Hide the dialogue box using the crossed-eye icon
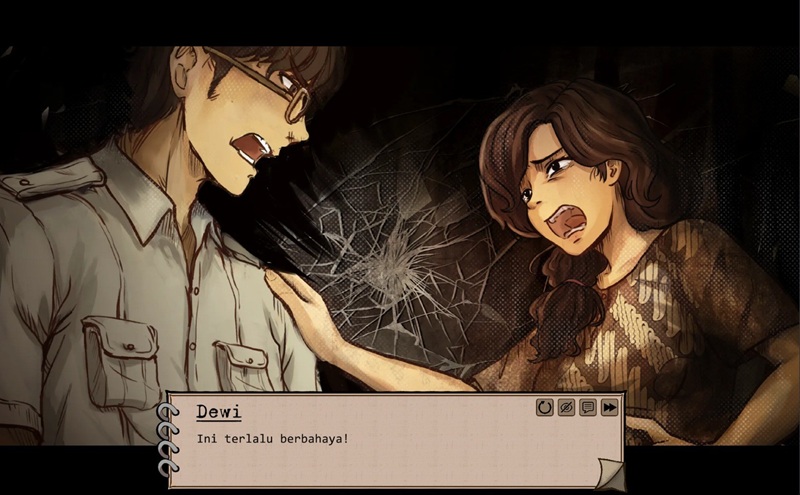Image resolution: width=800 pixels, height=495 pixels. click(566, 407)
